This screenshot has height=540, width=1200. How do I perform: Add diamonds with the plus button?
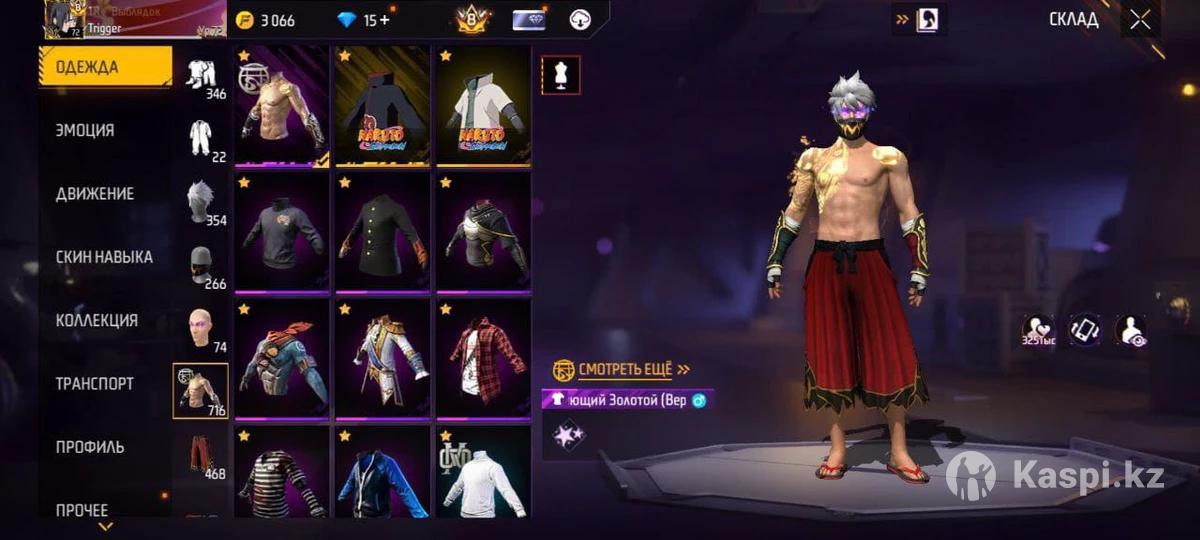click(x=385, y=20)
